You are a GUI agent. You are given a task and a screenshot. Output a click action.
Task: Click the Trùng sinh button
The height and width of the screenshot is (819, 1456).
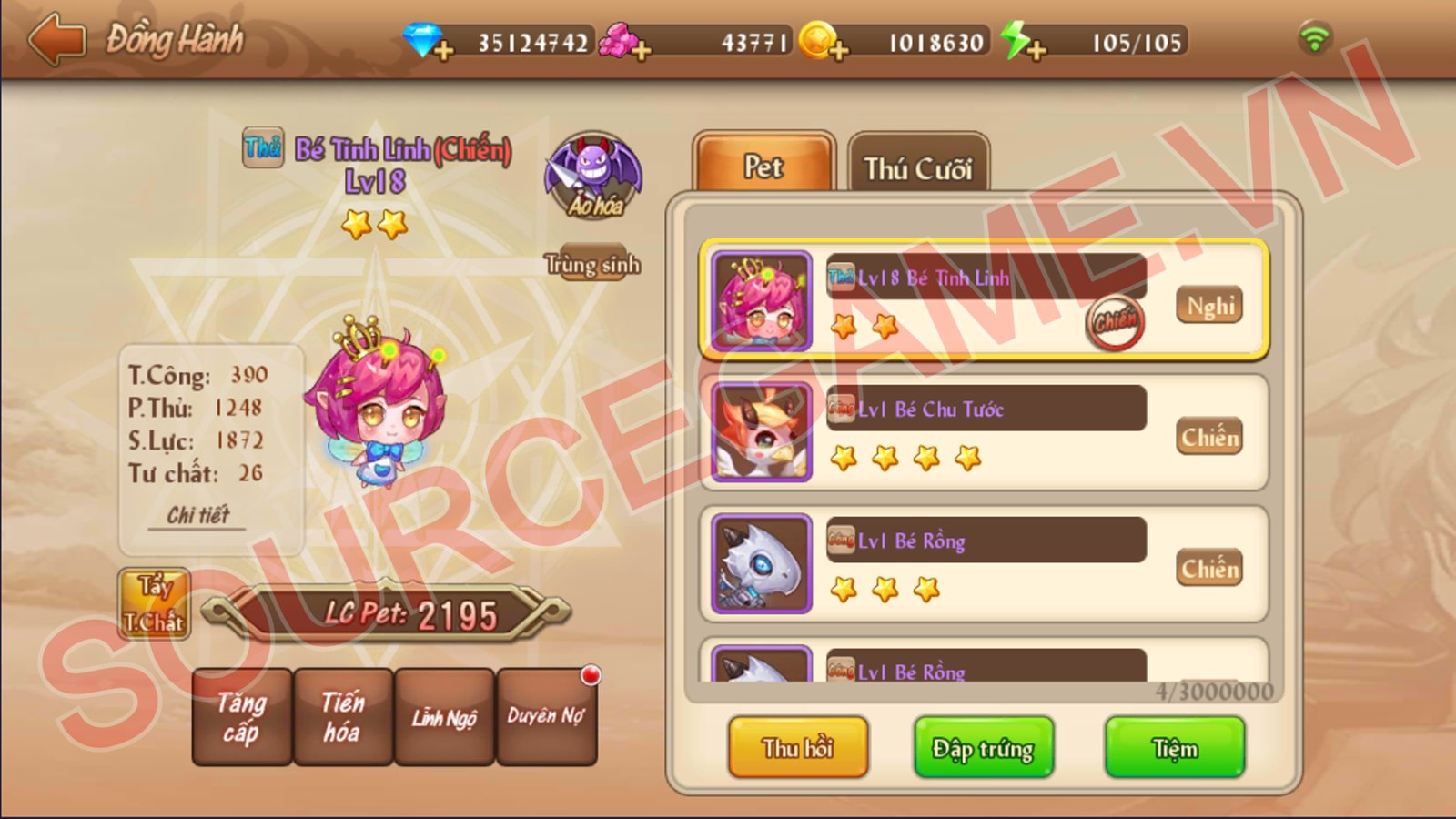(592, 264)
